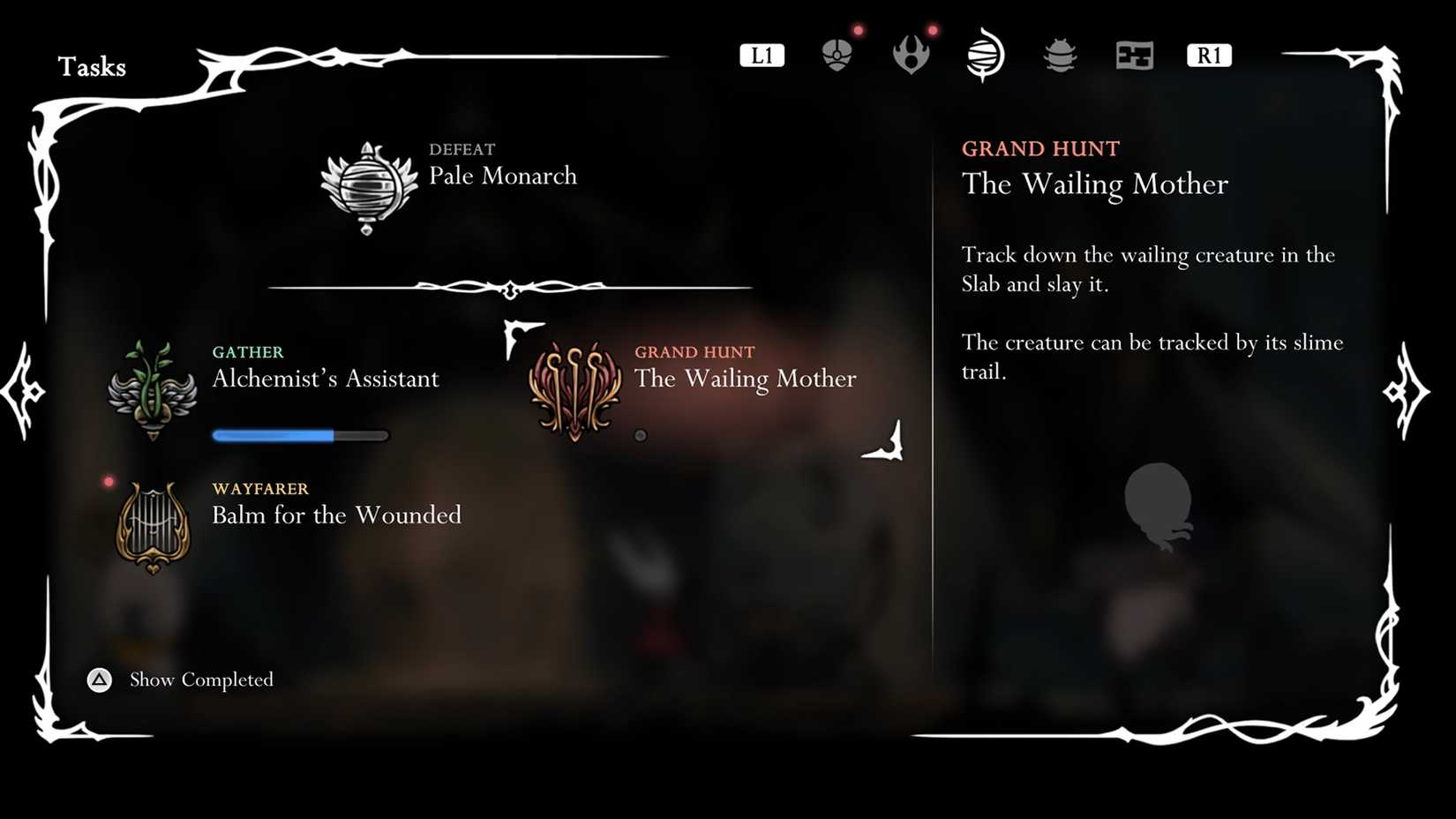Viewport: 1456px width, 819px height.
Task: Click the small circle under The Wailing Mother
Action: coord(642,434)
